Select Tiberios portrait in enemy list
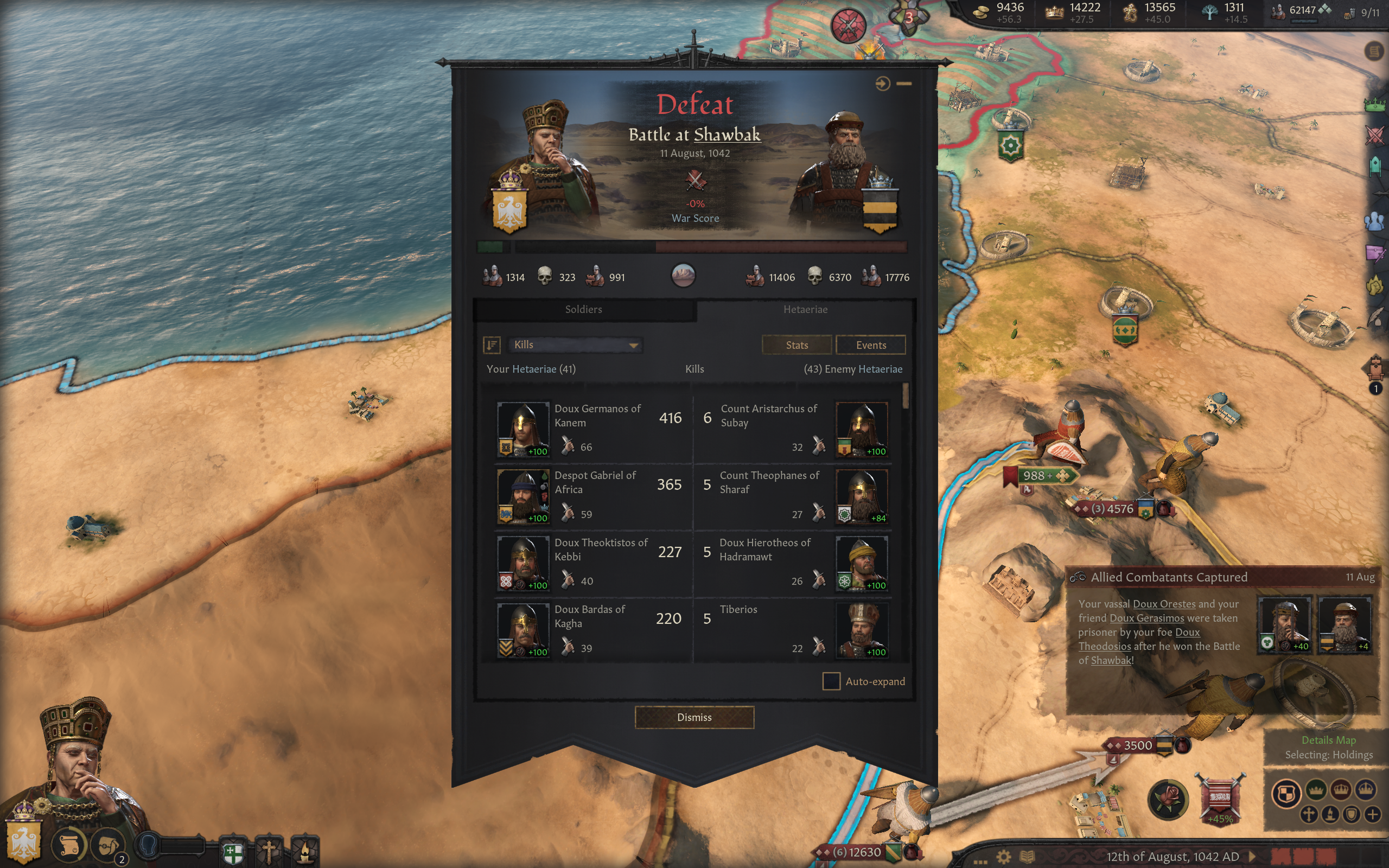1389x868 pixels. click(862, 630)
